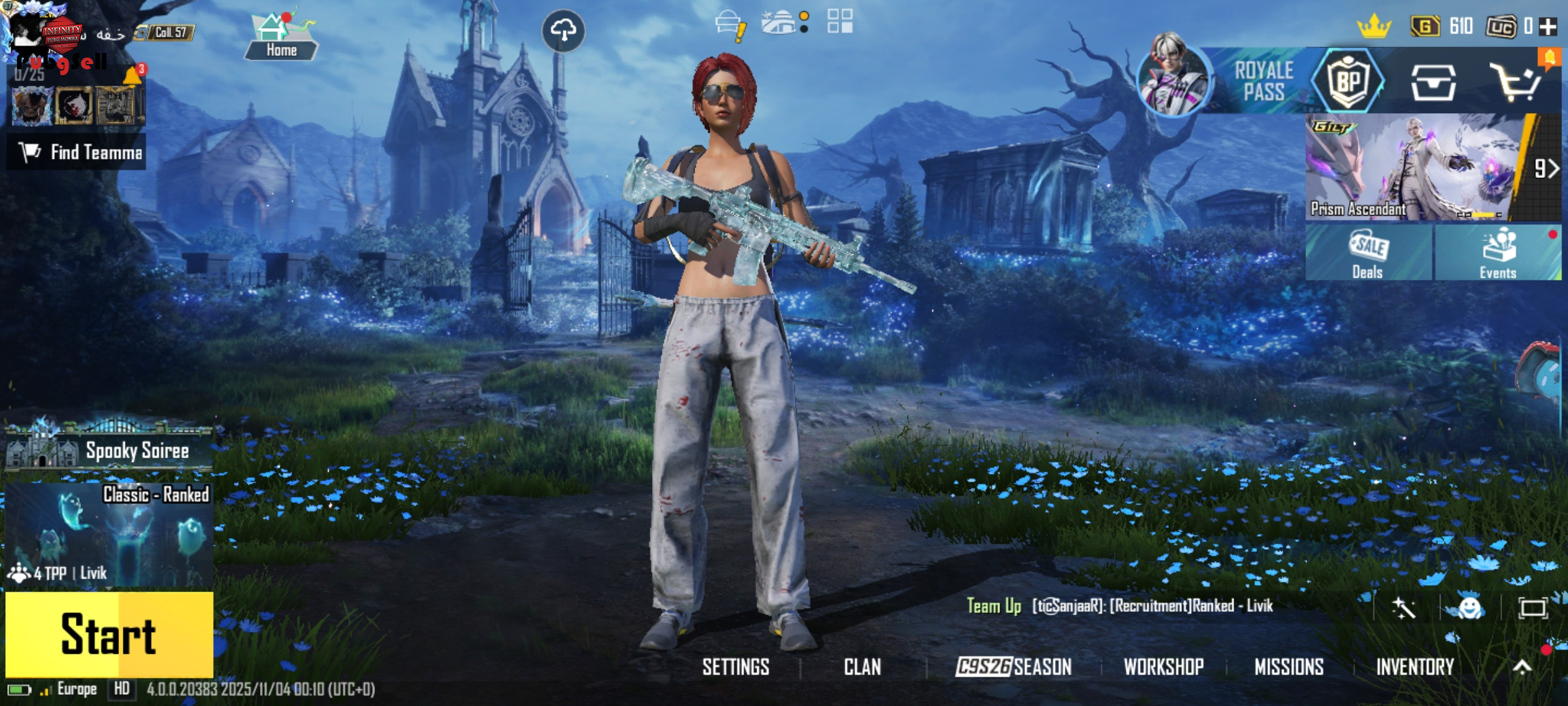Show the Missions list
Image resolution: width=1568 pixels, height=706 pixels.
pyautogui.click(x=1289, y=667)
